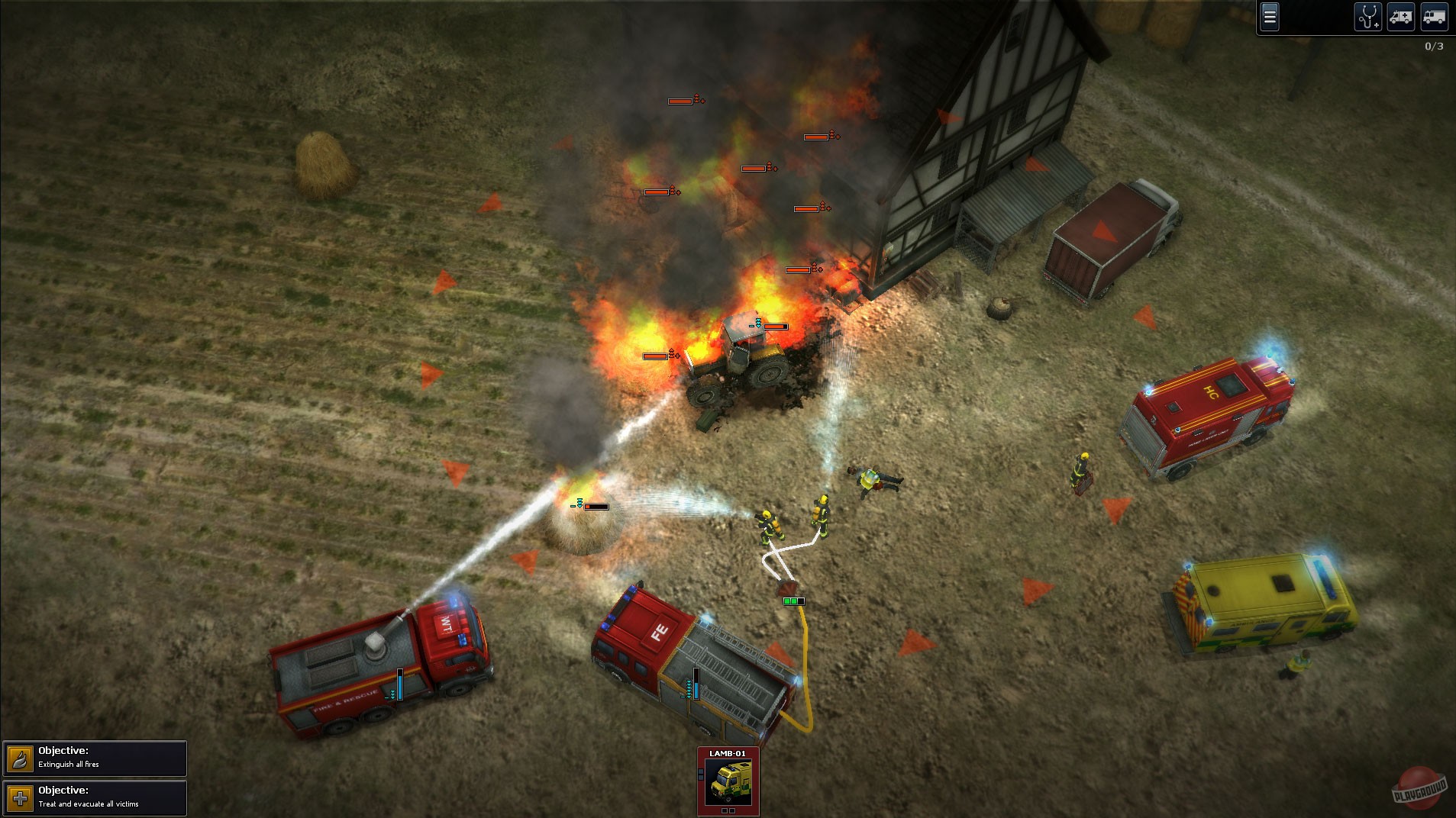Click the Treat and evacuate victims objective icon
Screen dimensions: 1456x818
[x=21, y=798]
